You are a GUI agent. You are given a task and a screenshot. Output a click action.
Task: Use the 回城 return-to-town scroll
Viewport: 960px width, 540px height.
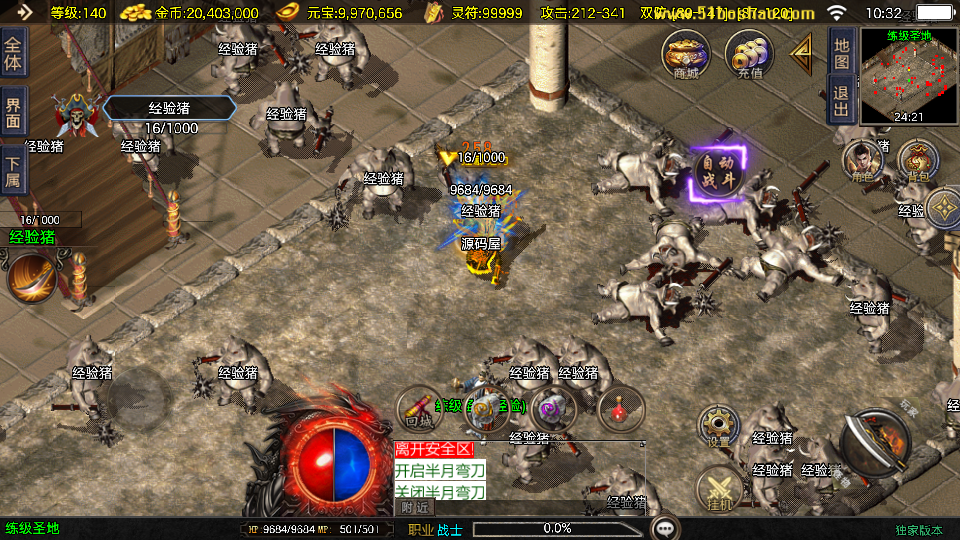click(x=419, y=408)
